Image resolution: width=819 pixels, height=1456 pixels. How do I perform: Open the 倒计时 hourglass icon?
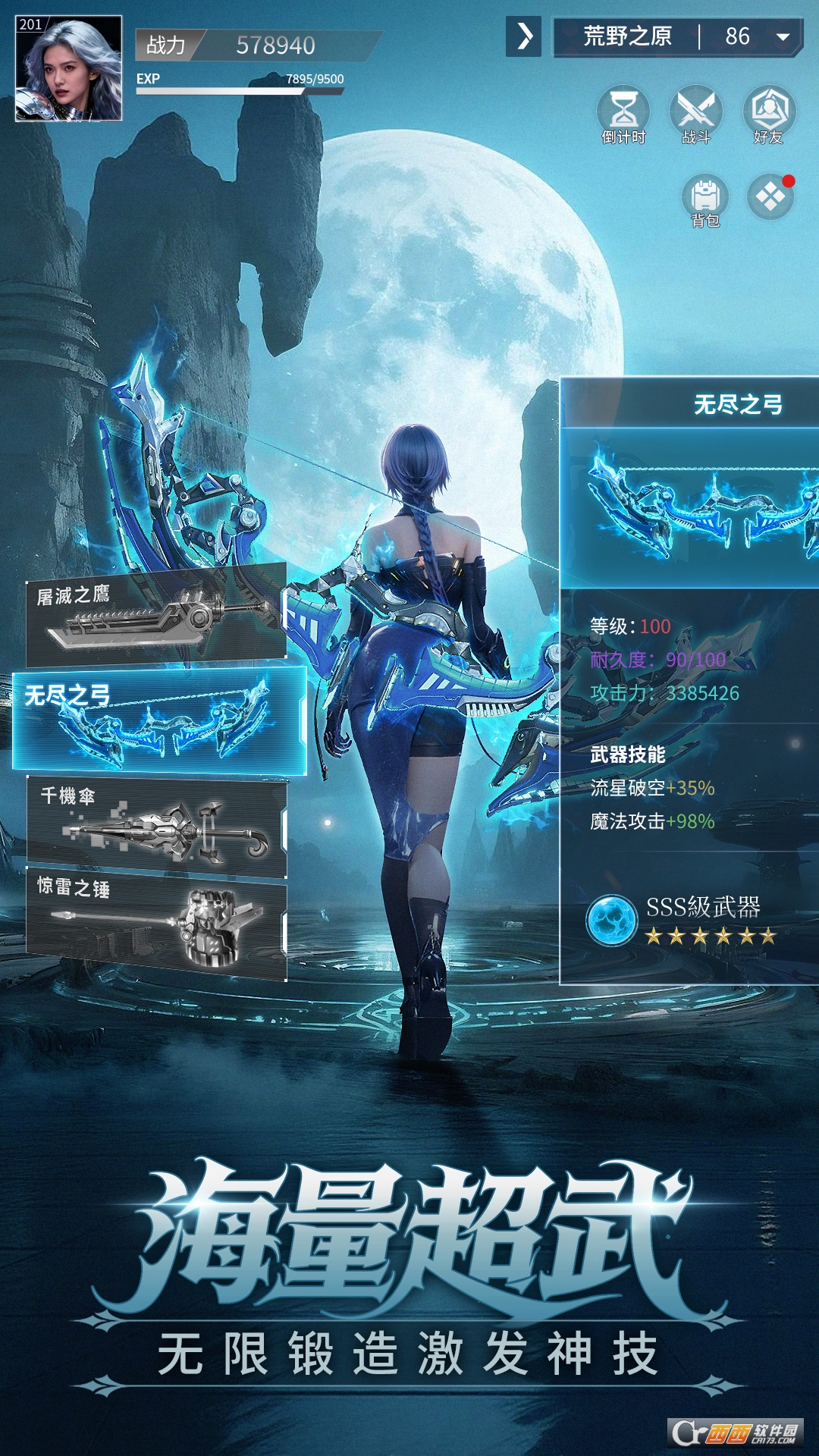623,114
